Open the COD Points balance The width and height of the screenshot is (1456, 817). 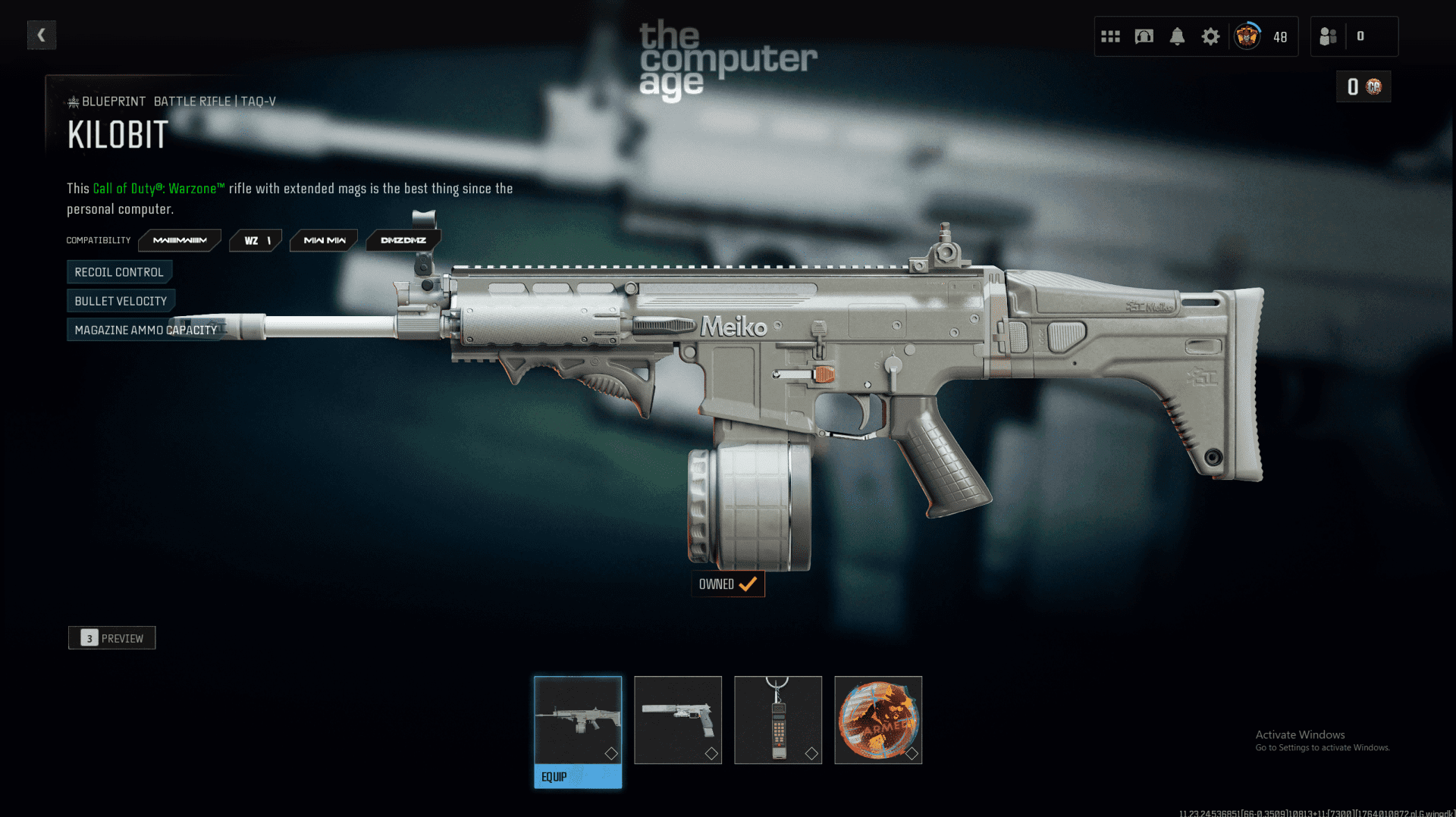click(1363, 86)
